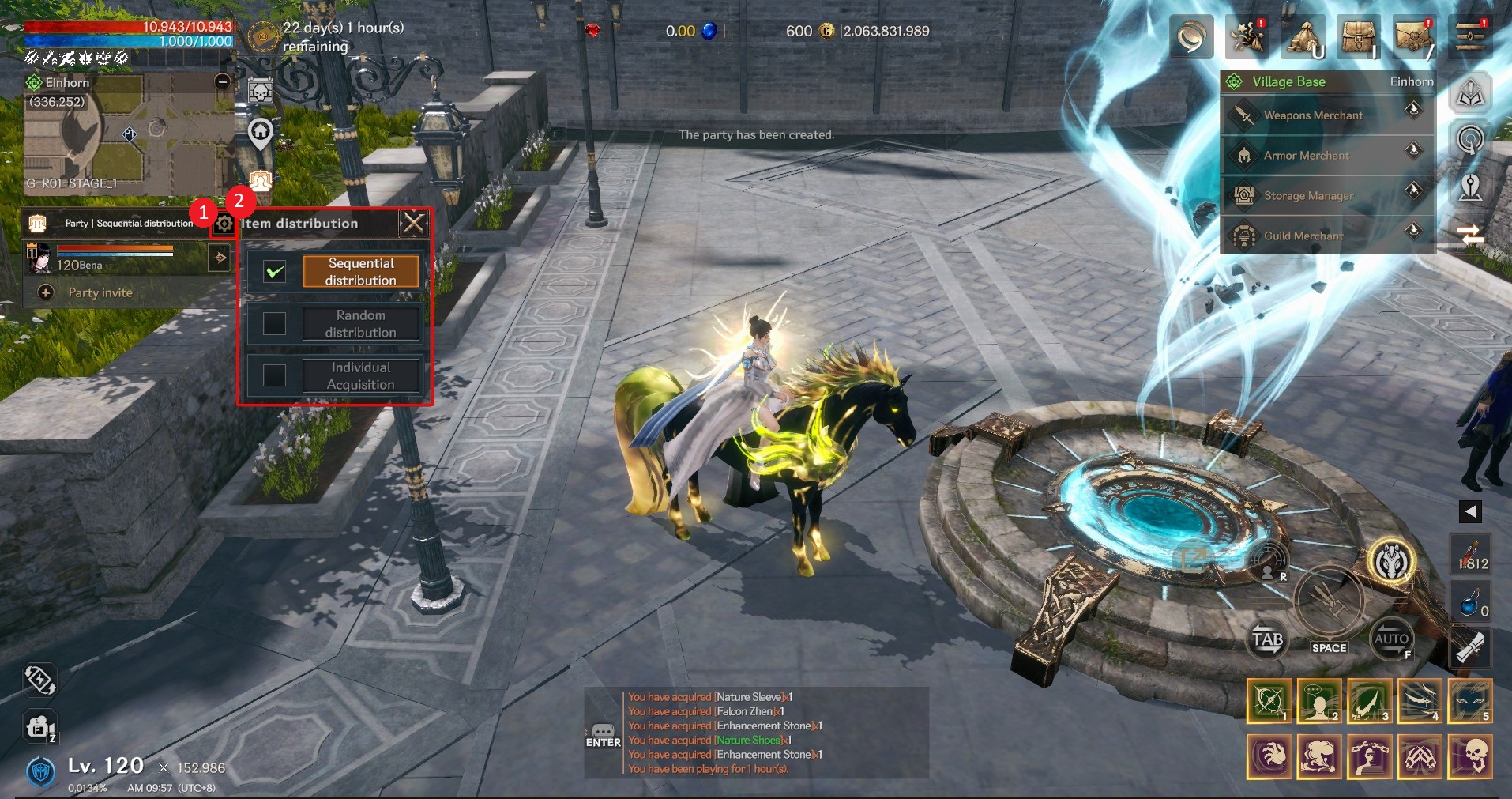Open the inventory chest icon
The height and width of the screenshot is (799, 1512).
1357,36
